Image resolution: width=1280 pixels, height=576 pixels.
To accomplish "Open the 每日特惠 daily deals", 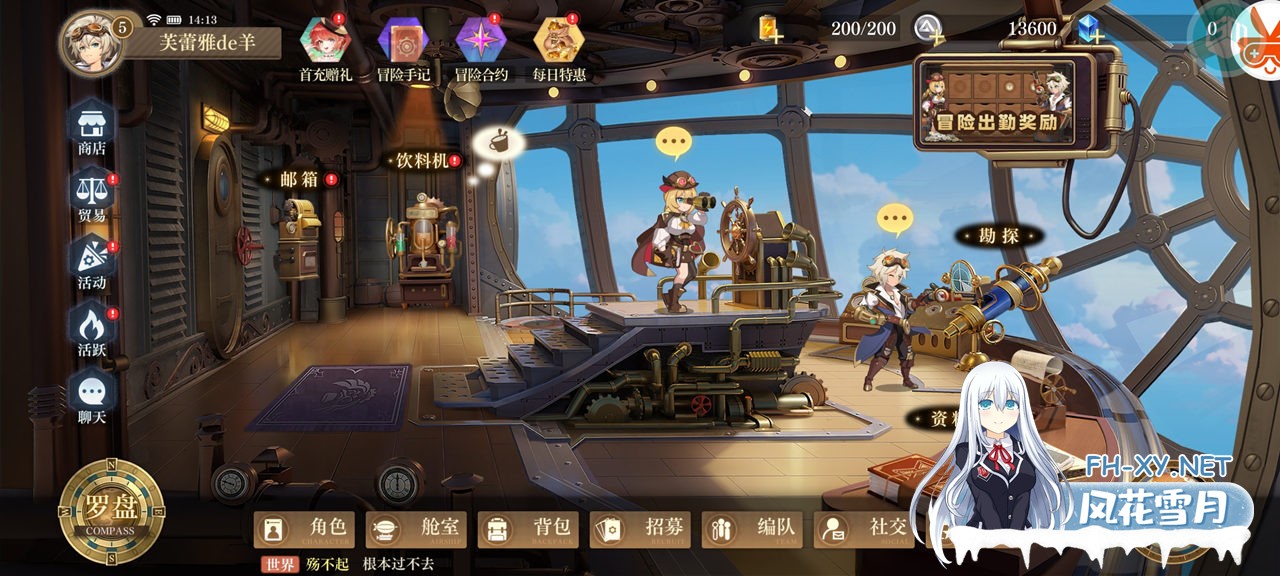I will coord(559,41).
